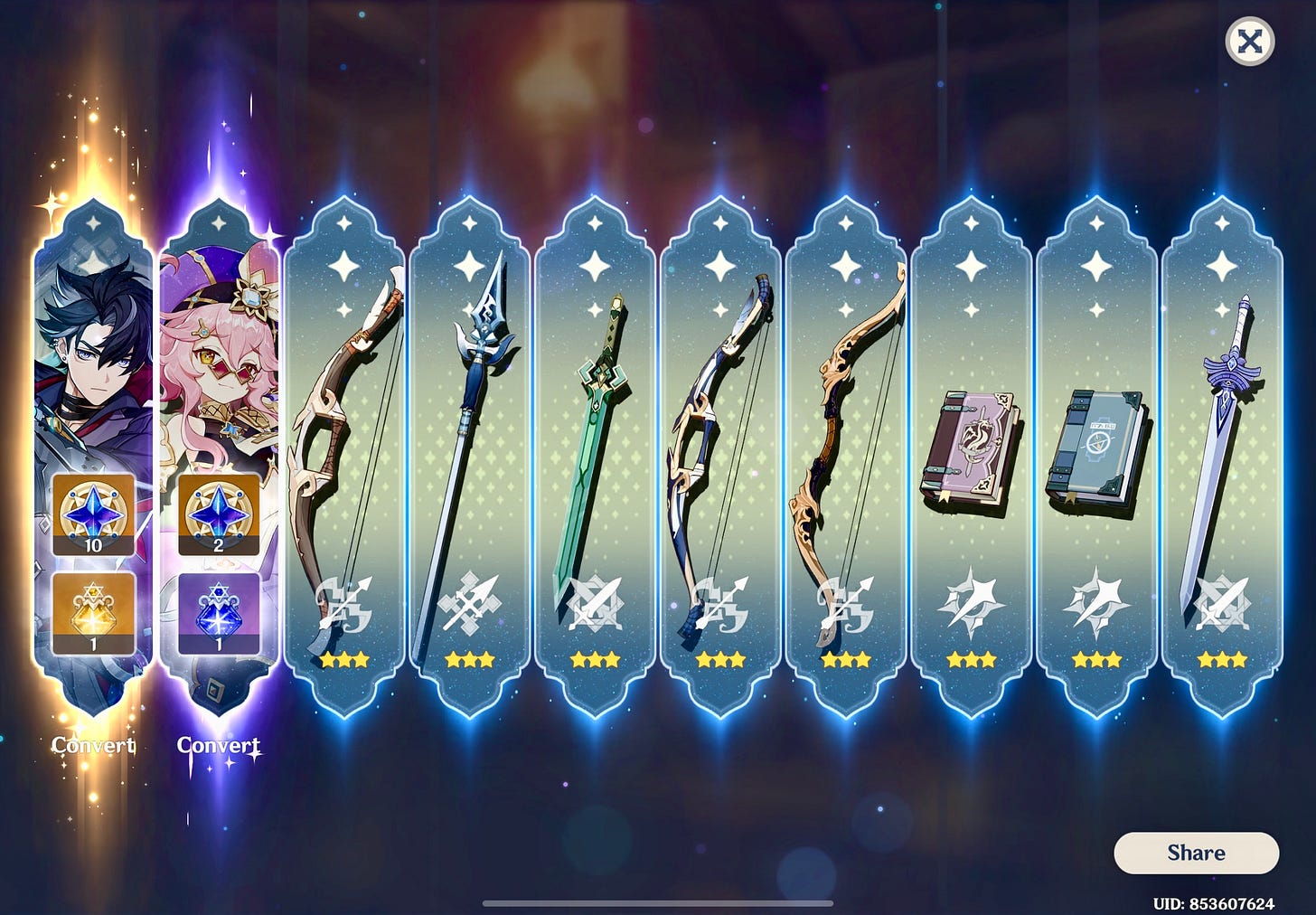Click the three-star rating on the purple book card

point(970,659)
